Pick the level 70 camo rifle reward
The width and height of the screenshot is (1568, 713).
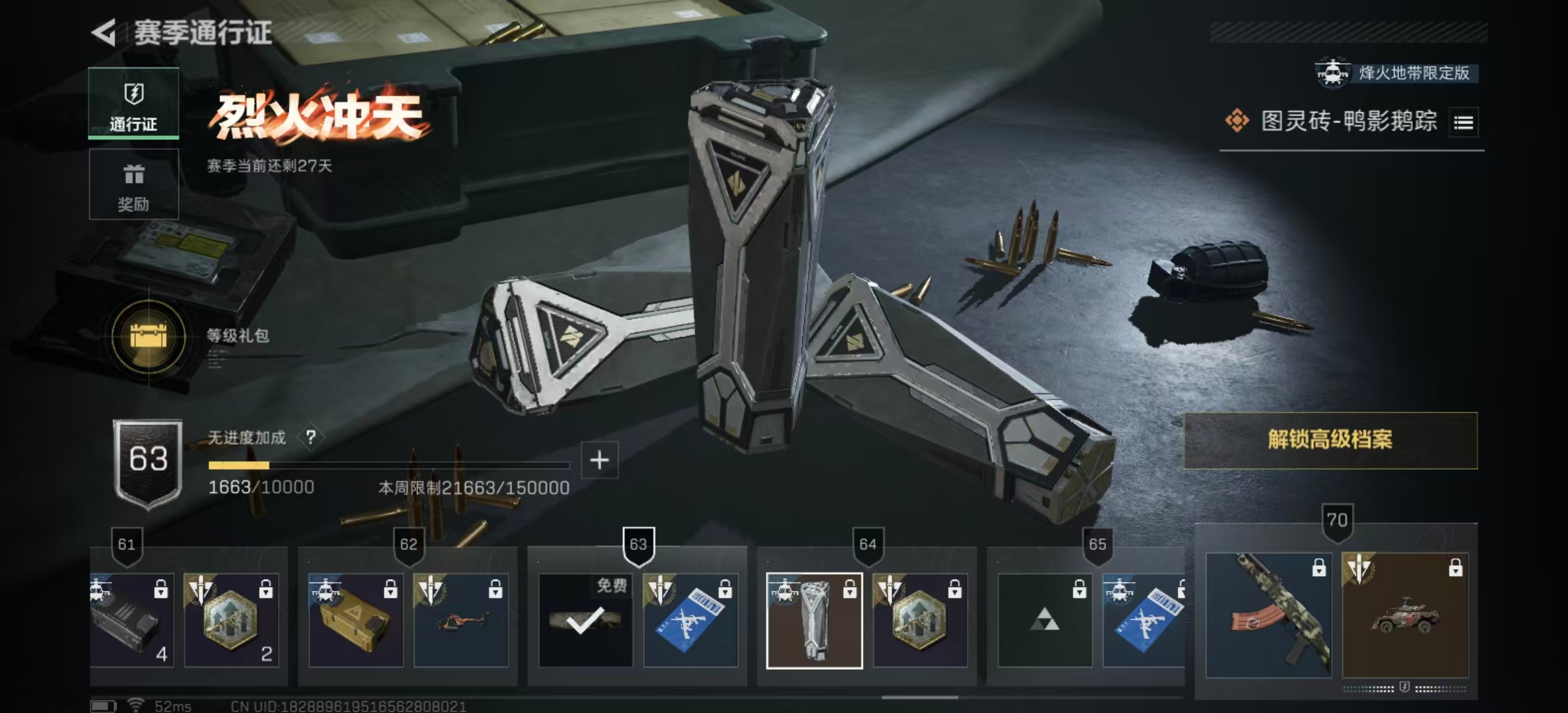click(x=1268, y=615)
